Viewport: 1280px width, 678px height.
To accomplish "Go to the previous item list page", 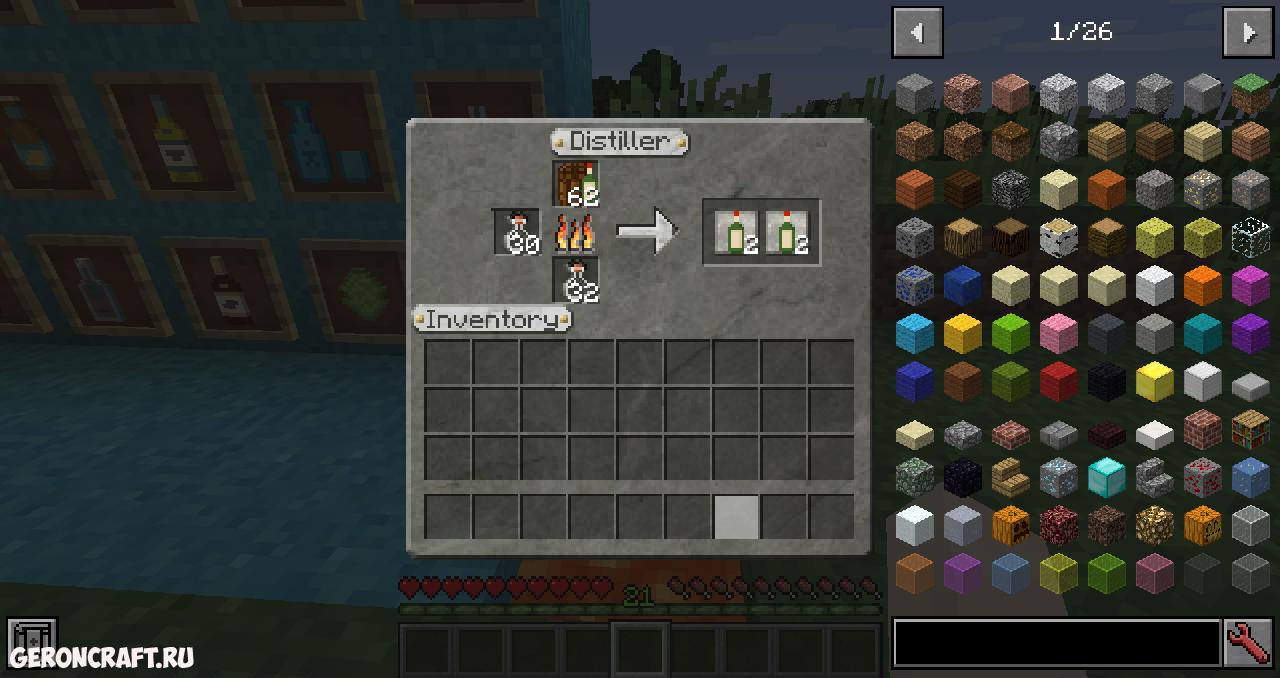I will (x=917, y=33).
